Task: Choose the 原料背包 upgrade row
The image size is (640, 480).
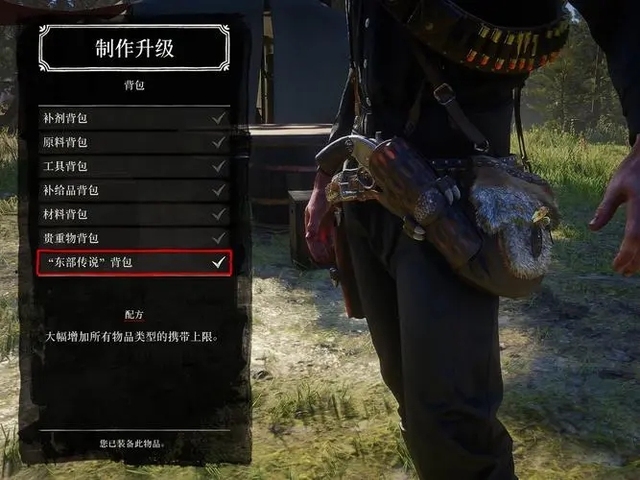Action: click(134, 142)
